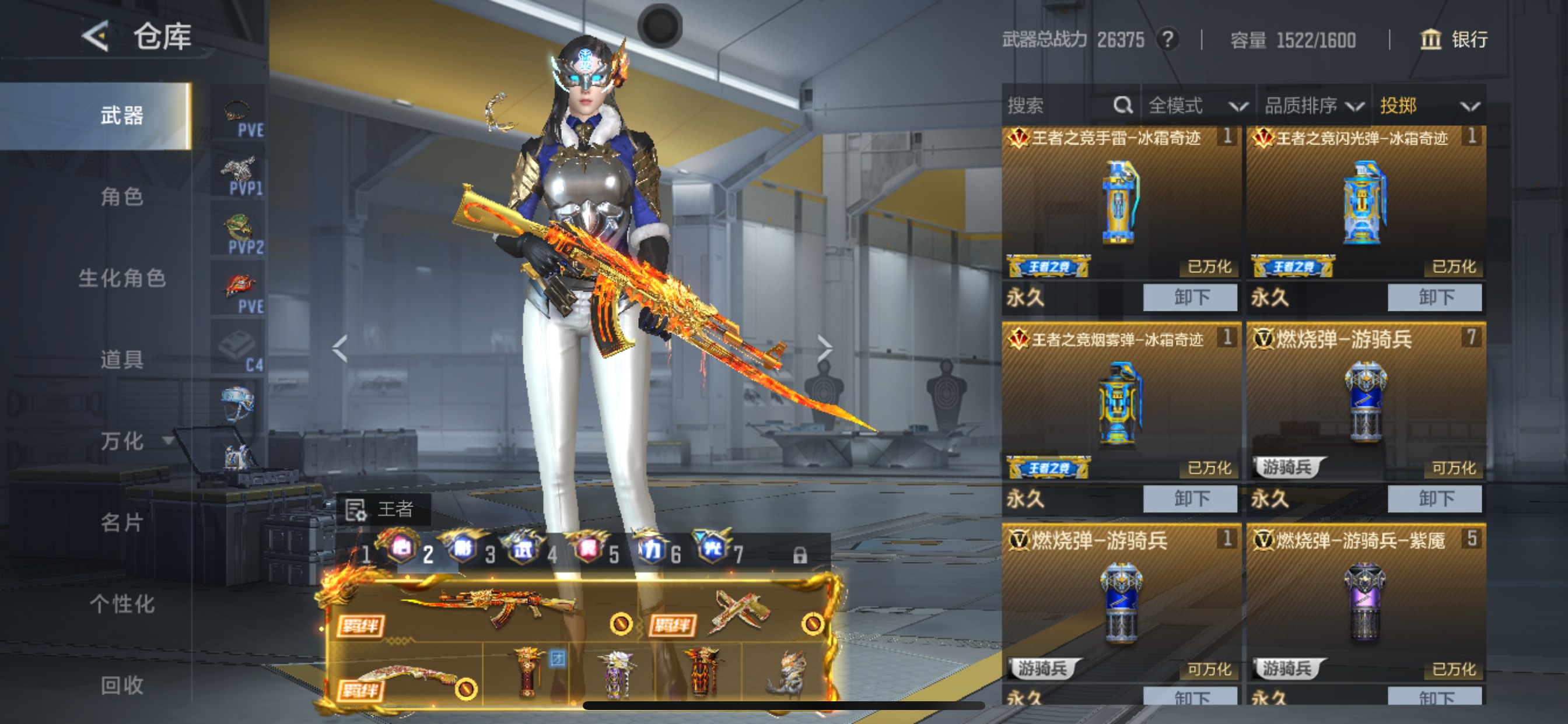1568x724 pixels.
Task: Go back from the 仓库 screen
Action: pyautogui.click(x=96, y=37)
